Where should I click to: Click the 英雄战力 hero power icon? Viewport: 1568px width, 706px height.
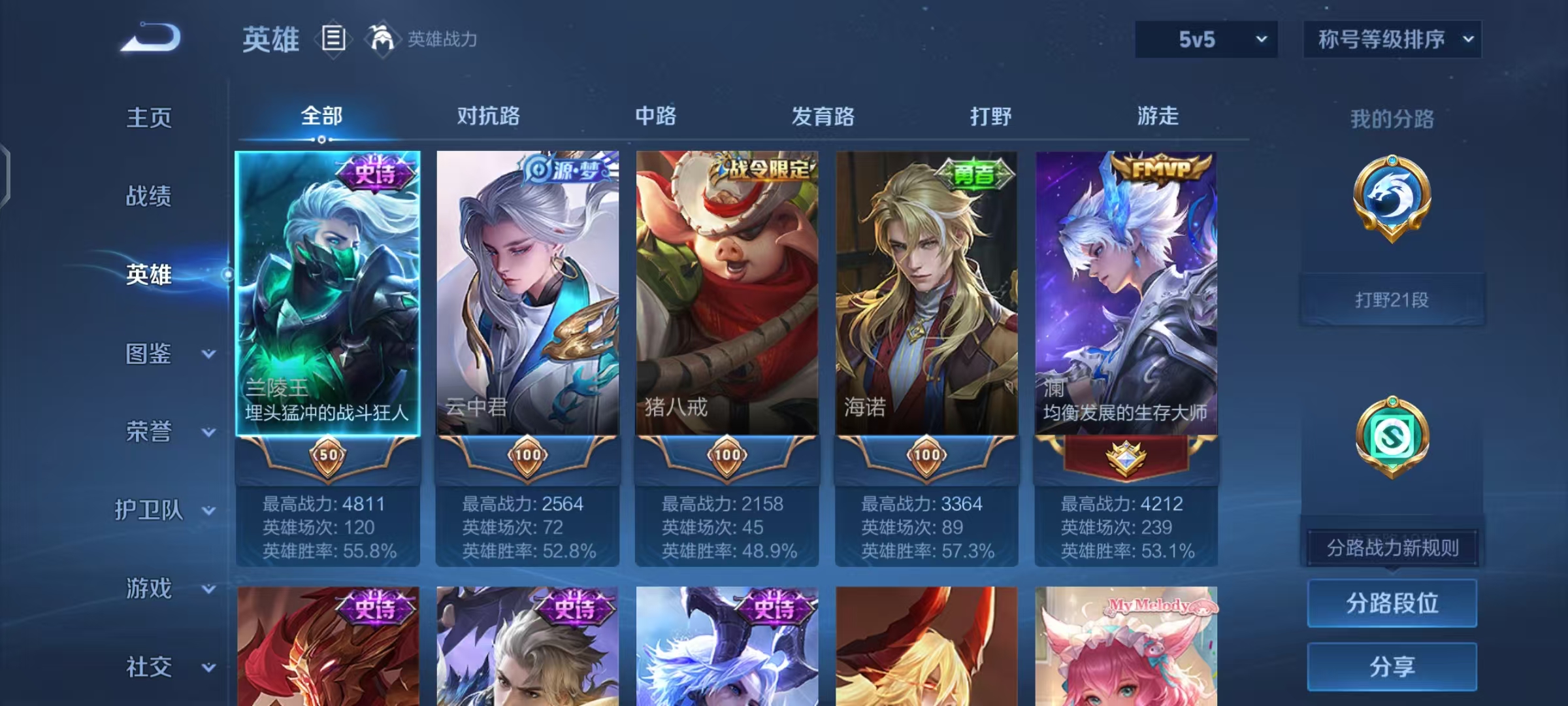[383, 38]
